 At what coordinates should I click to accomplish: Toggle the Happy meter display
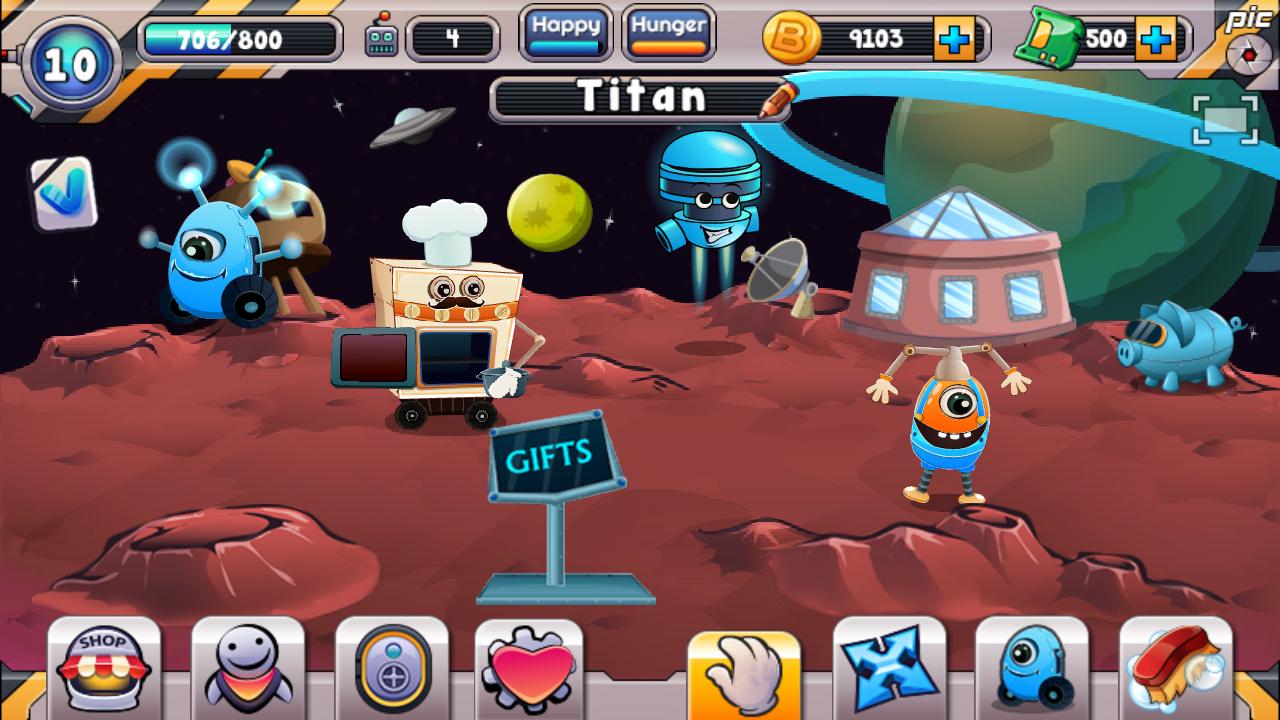(564, 31)
